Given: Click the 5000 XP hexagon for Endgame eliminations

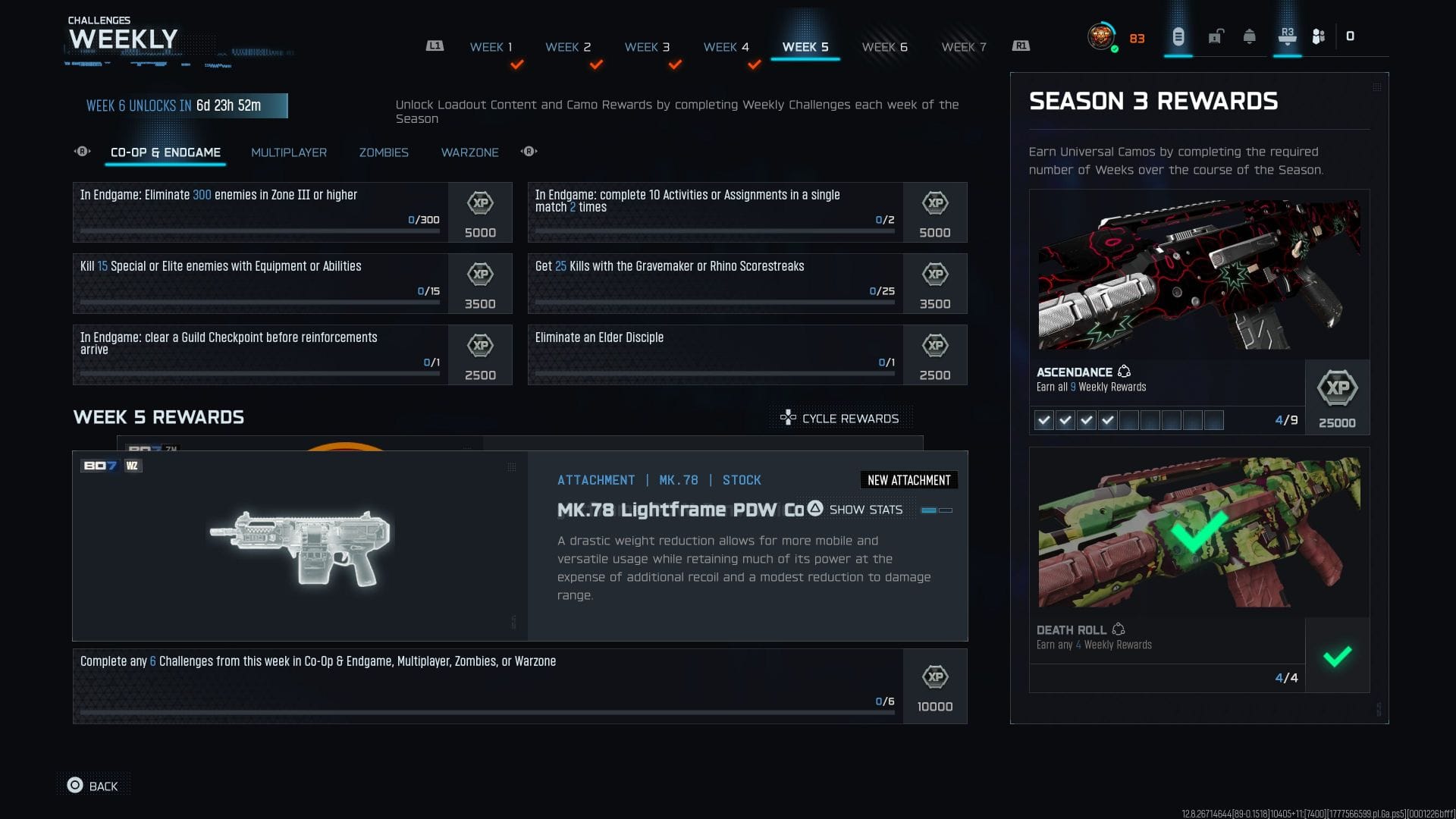Looking at the screenshot, I should 479,203.
